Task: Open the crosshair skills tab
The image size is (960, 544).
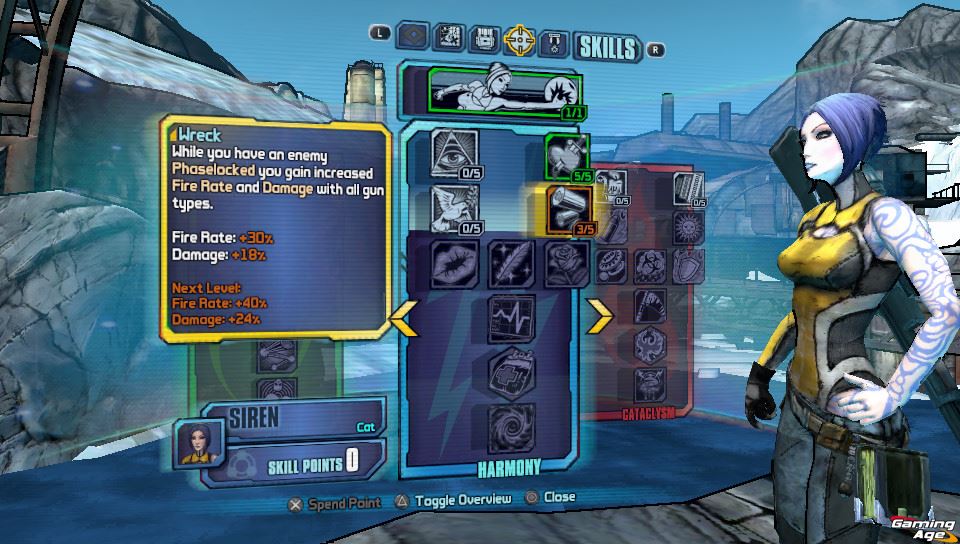Action: click(518, 40)
